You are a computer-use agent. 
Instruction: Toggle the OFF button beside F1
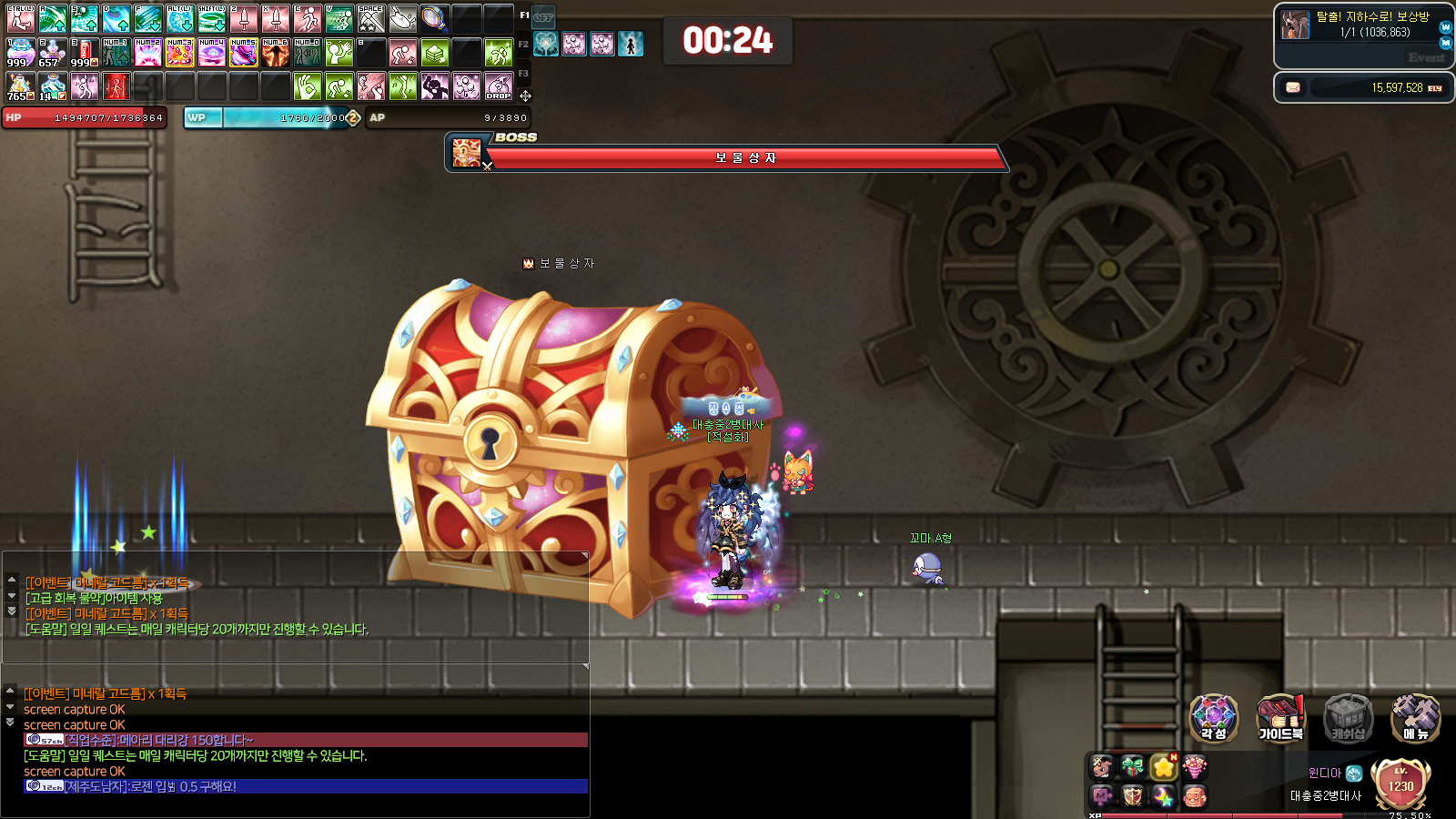point(543,17)
